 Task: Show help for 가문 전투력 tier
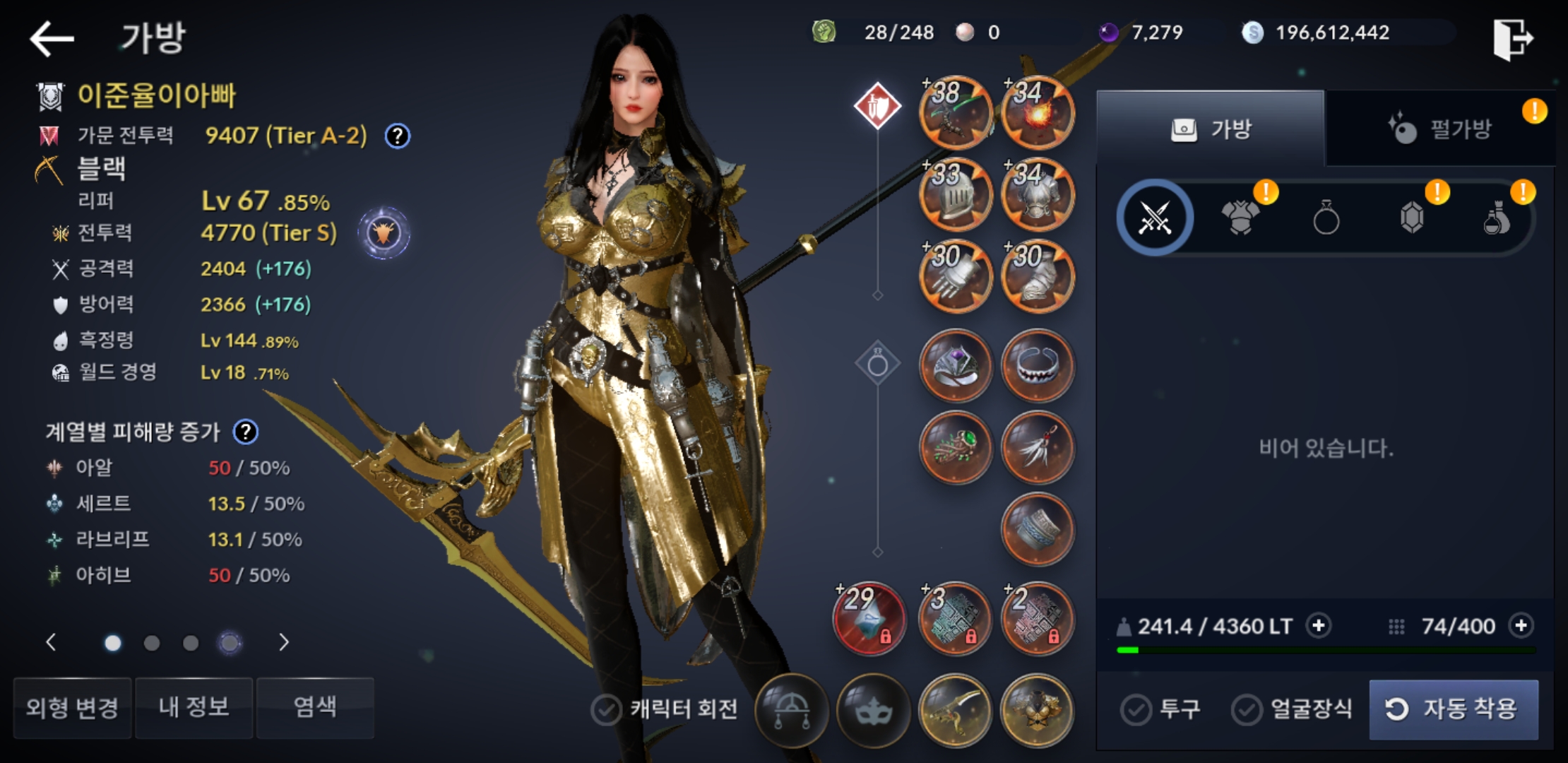398,136
